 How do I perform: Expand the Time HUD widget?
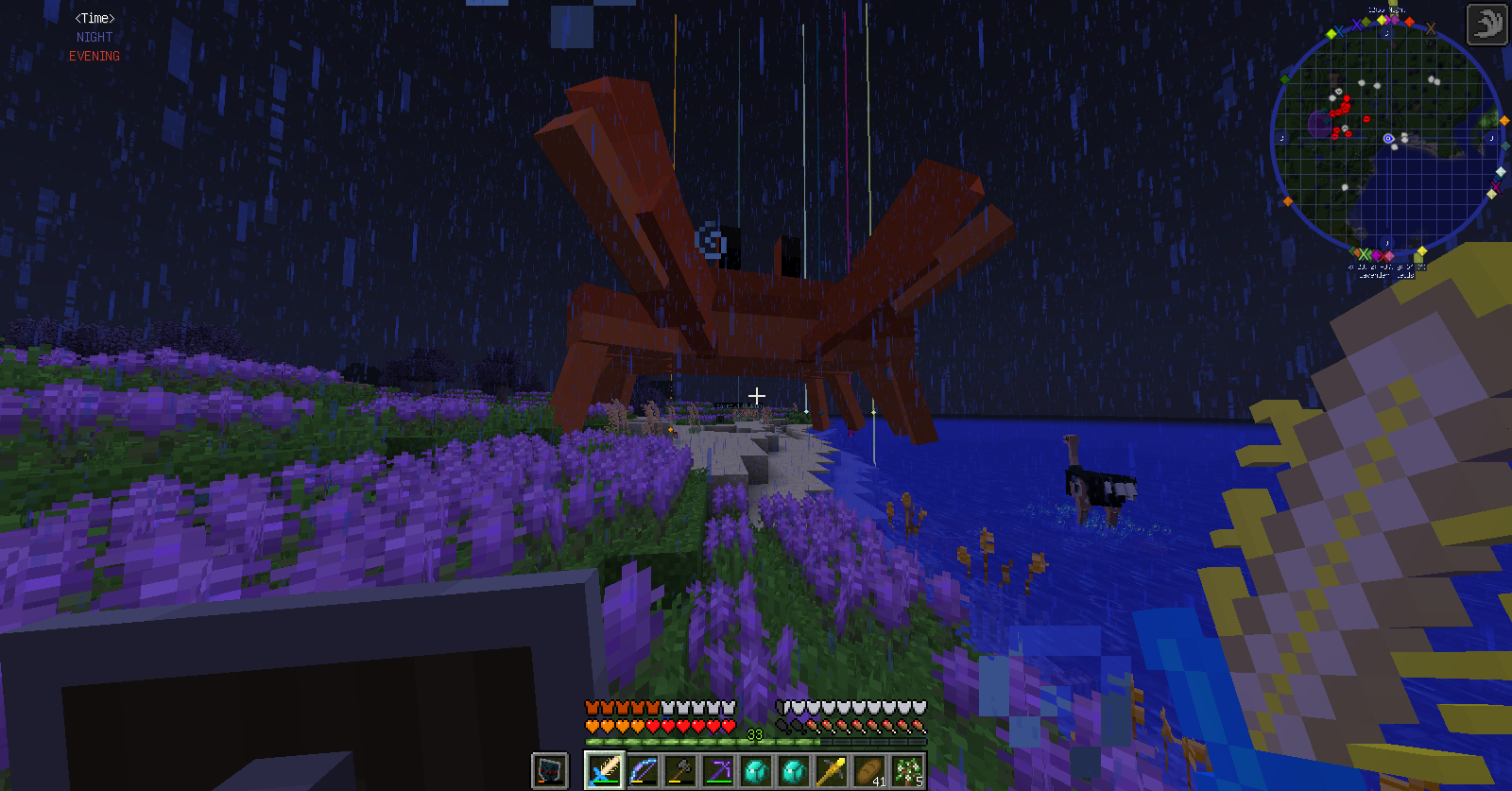coord(94,18)
